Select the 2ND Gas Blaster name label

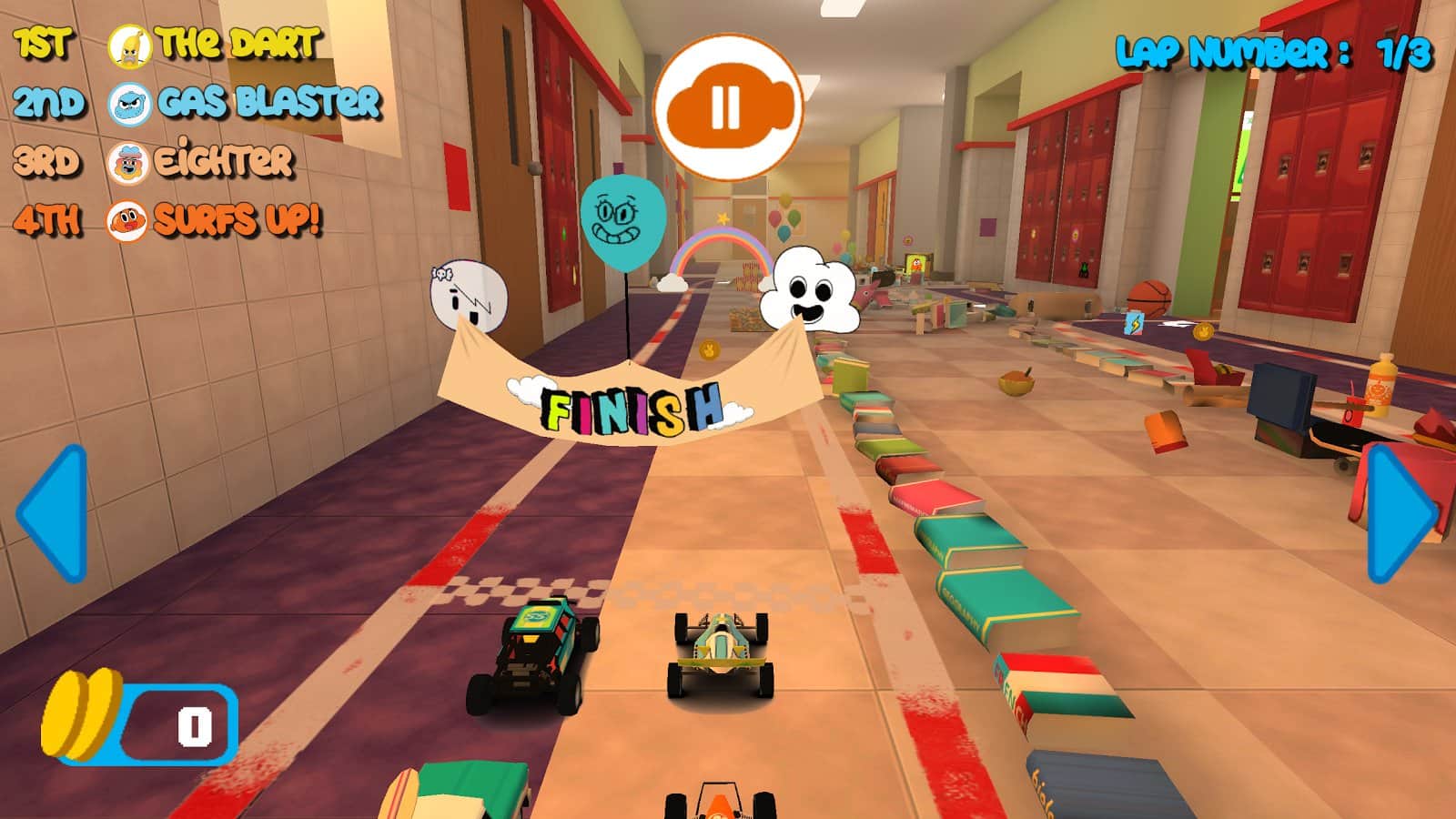(x=268, y=103)
